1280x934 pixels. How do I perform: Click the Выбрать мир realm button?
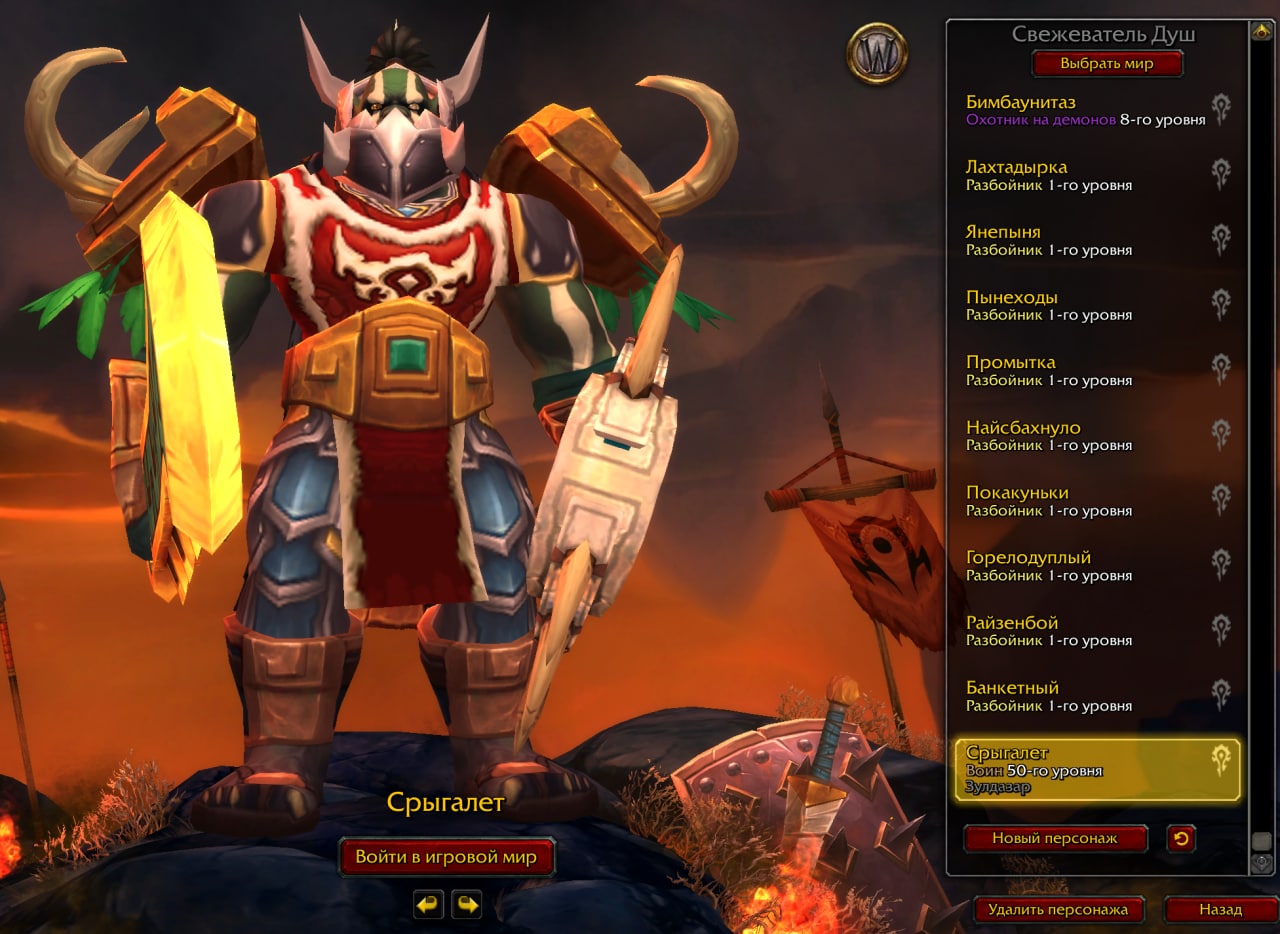pos(1107,64)
